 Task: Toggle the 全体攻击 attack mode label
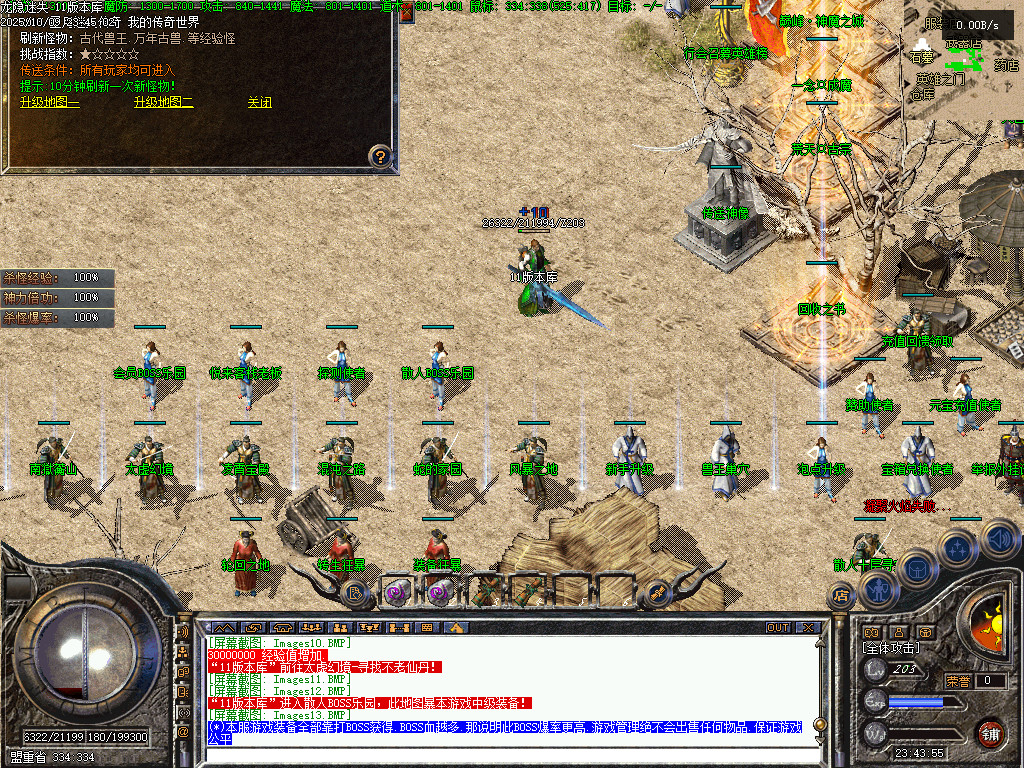pos(890,648)
